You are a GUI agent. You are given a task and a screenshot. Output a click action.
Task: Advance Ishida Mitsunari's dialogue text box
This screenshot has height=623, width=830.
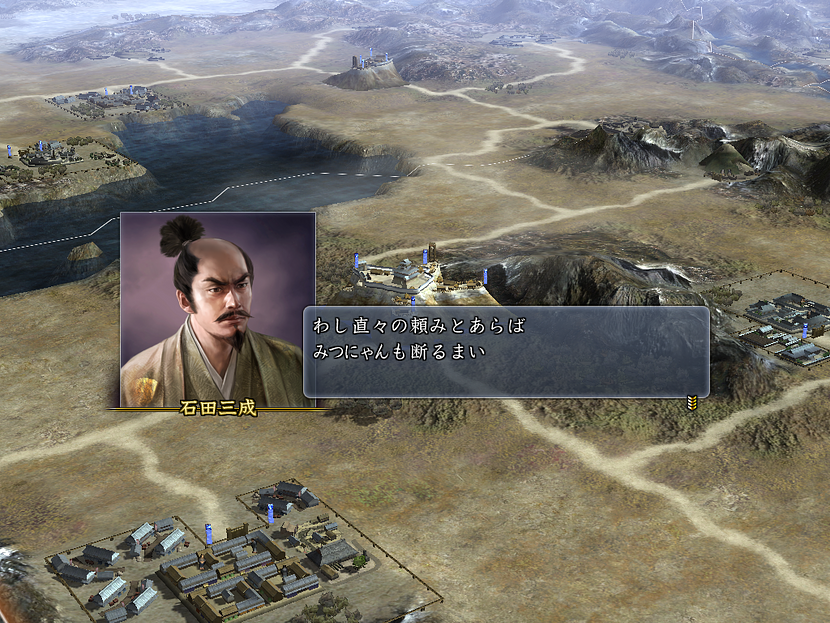click(505, 352)
